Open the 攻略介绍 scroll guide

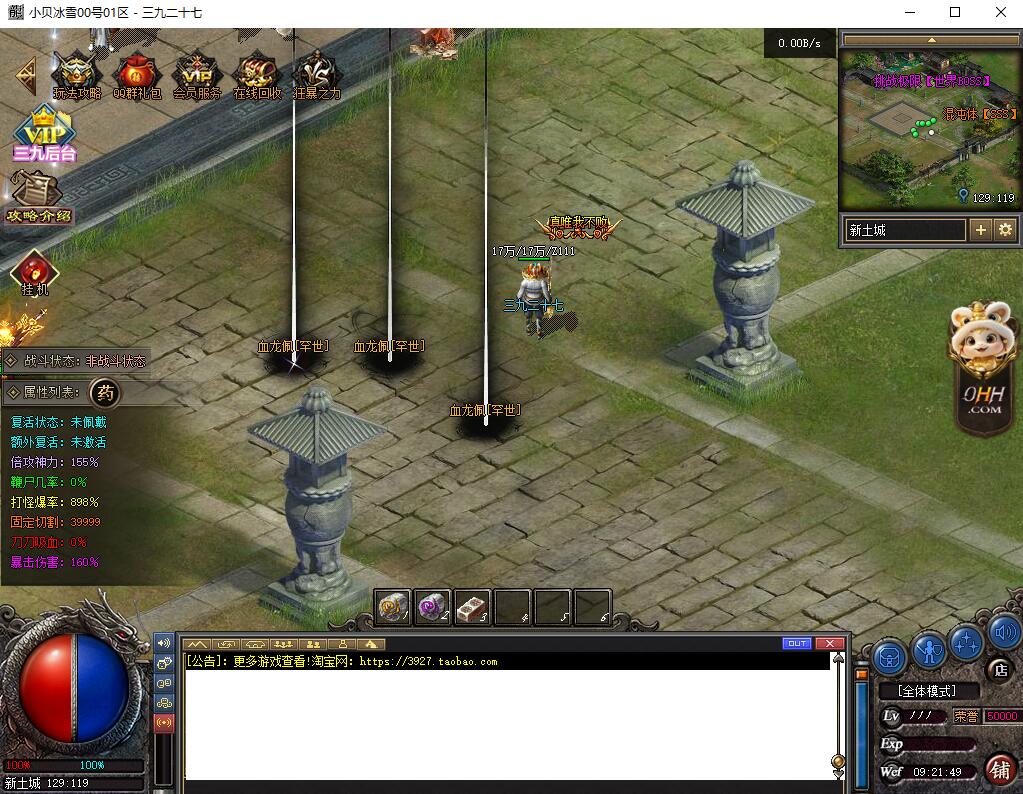click(x=38, y=198)
